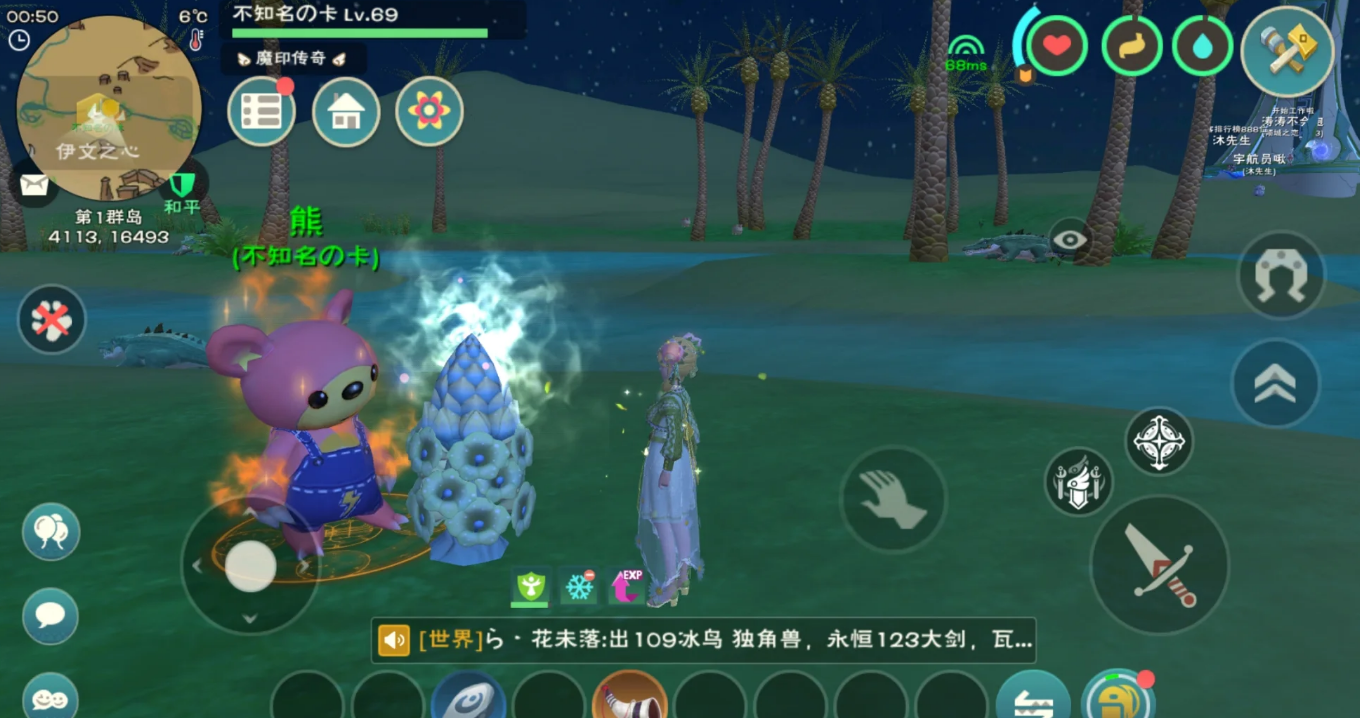
Task: Open the yellow backpack with red dot
Action: [x=1118, y=697]
